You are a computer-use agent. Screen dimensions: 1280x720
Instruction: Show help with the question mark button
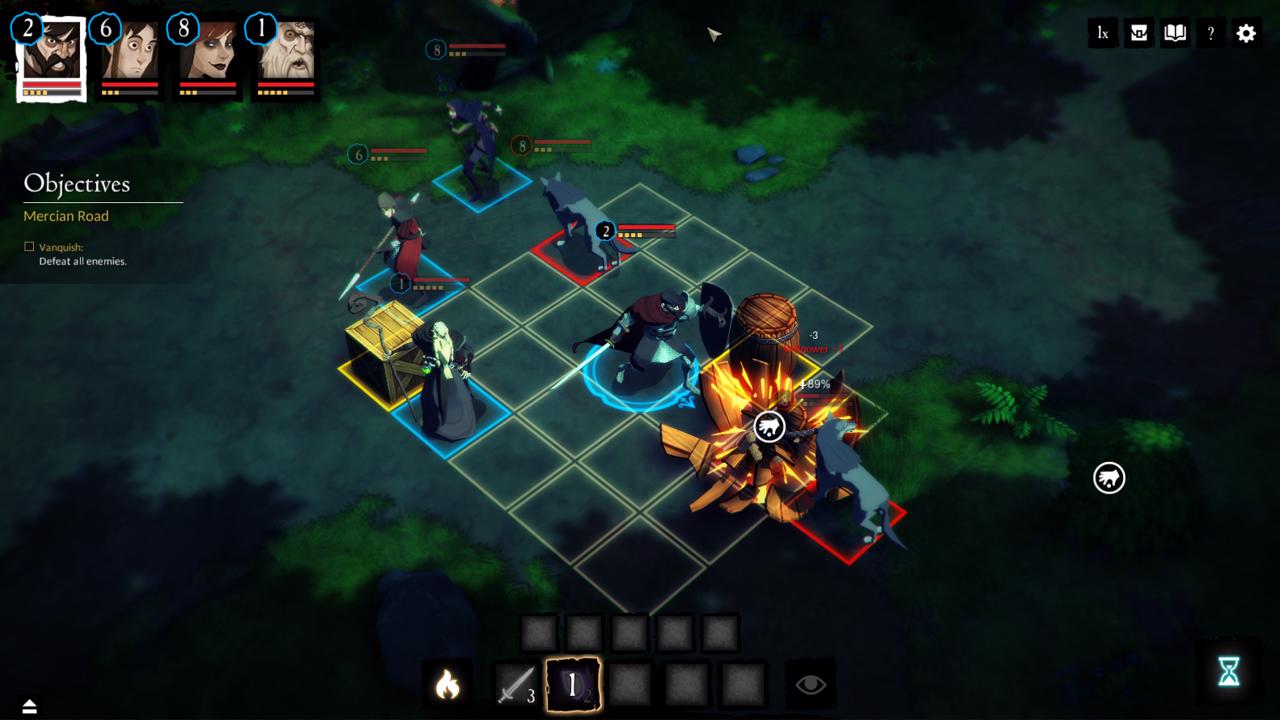coord(1210,33)
